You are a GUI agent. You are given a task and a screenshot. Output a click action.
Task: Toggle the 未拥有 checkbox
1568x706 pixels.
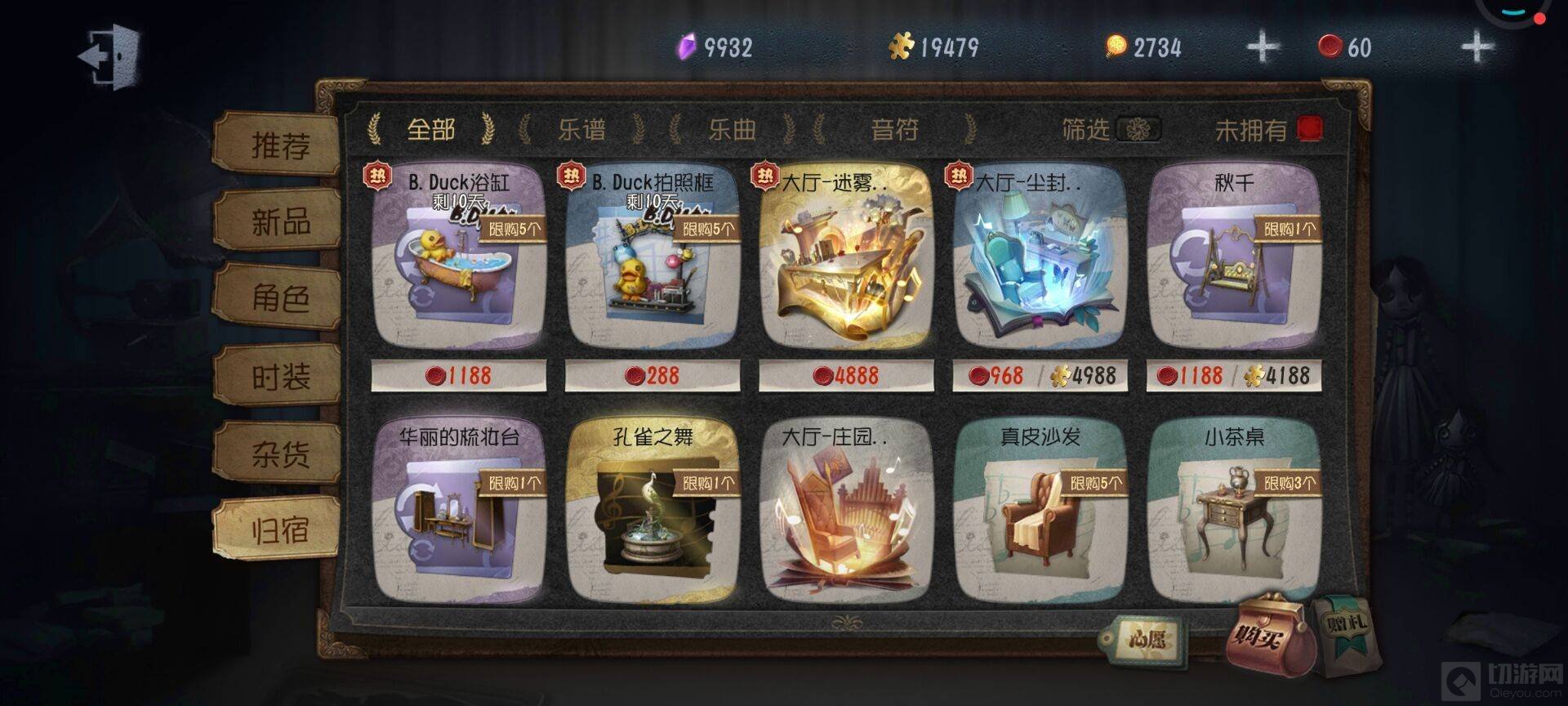pos(1309,129)
